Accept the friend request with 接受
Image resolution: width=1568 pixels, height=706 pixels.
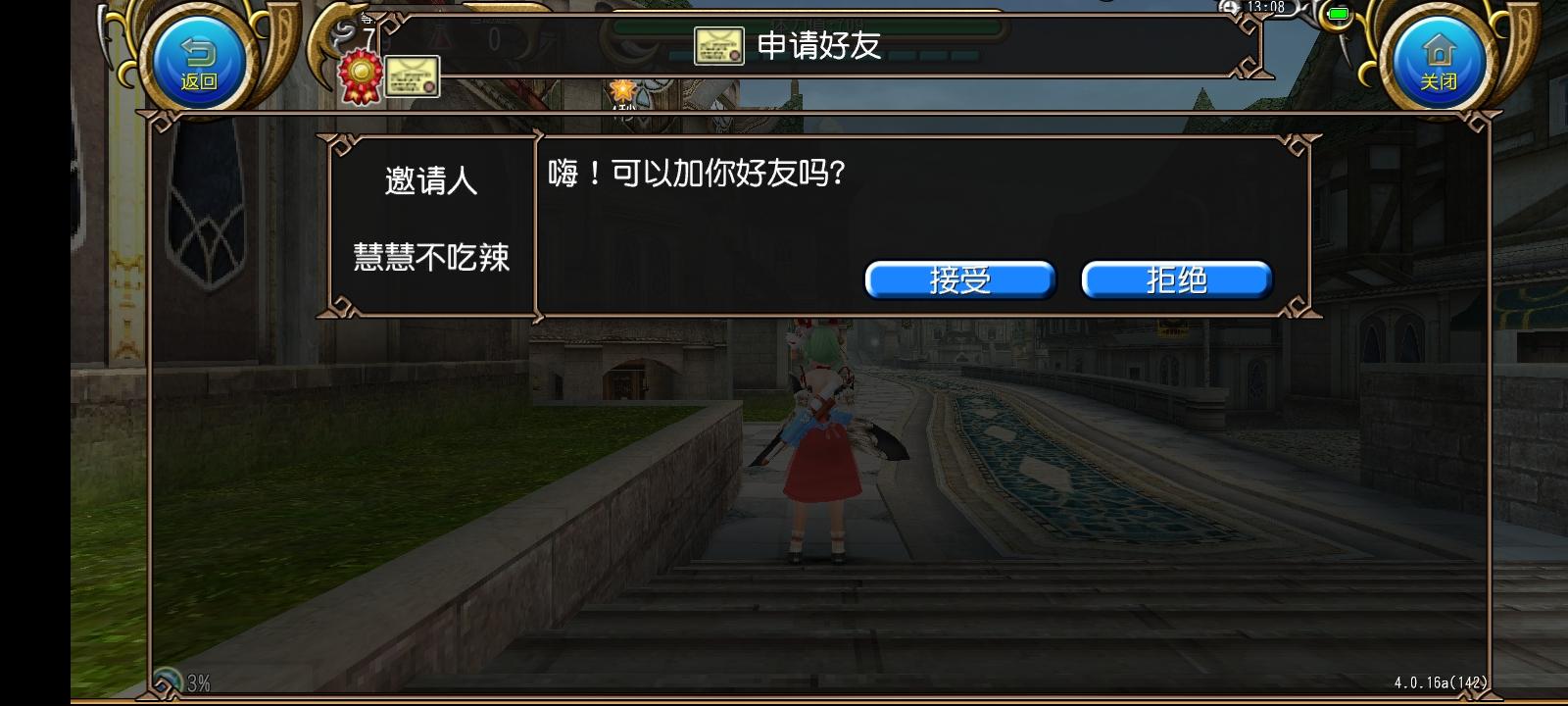(x=959, y=279)
